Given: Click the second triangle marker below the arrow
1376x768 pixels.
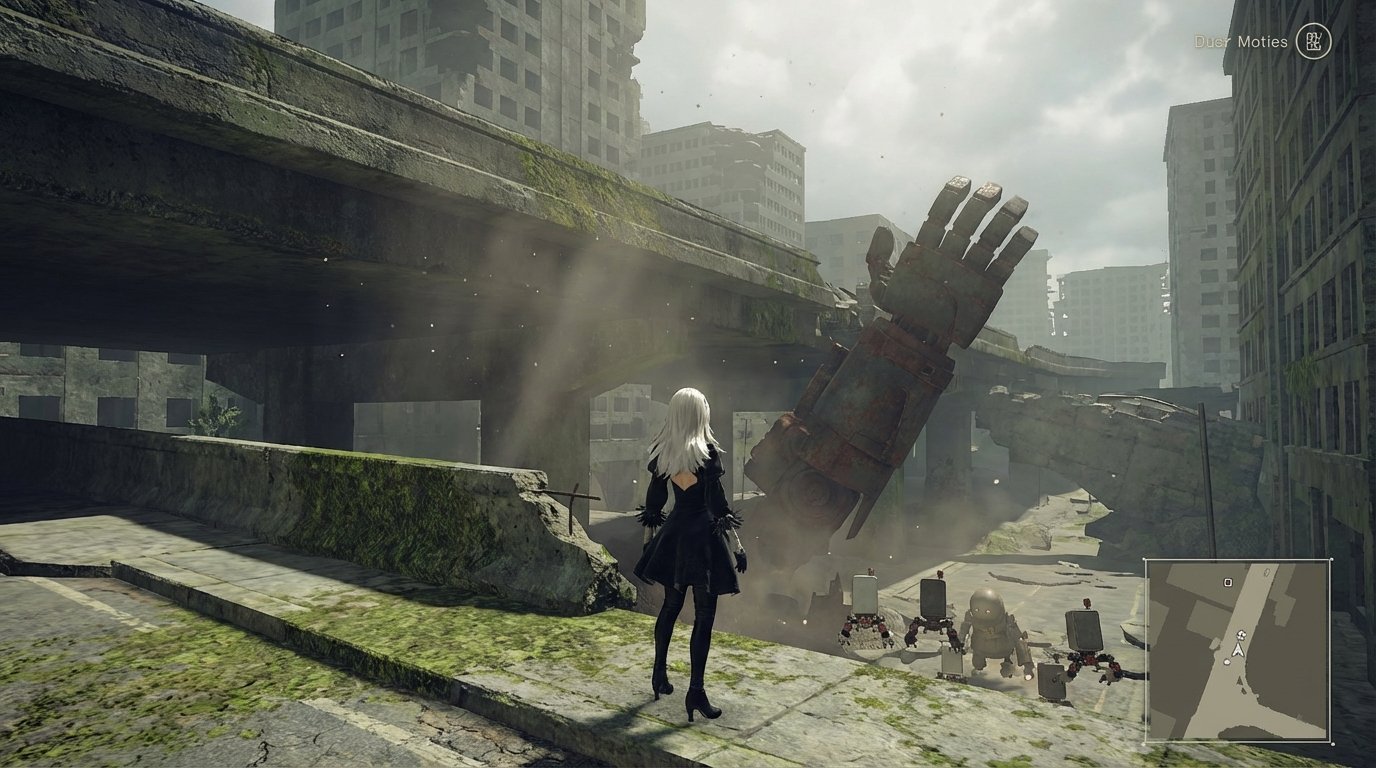Looking at the screenshot, I should pyautogui.click(x=1243, y=690).
